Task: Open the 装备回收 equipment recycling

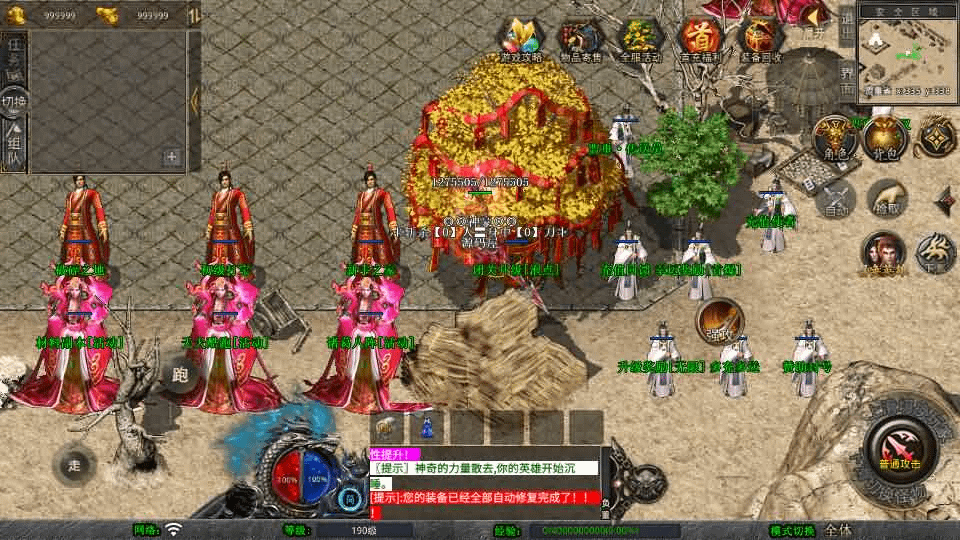Action: point(760,40)
